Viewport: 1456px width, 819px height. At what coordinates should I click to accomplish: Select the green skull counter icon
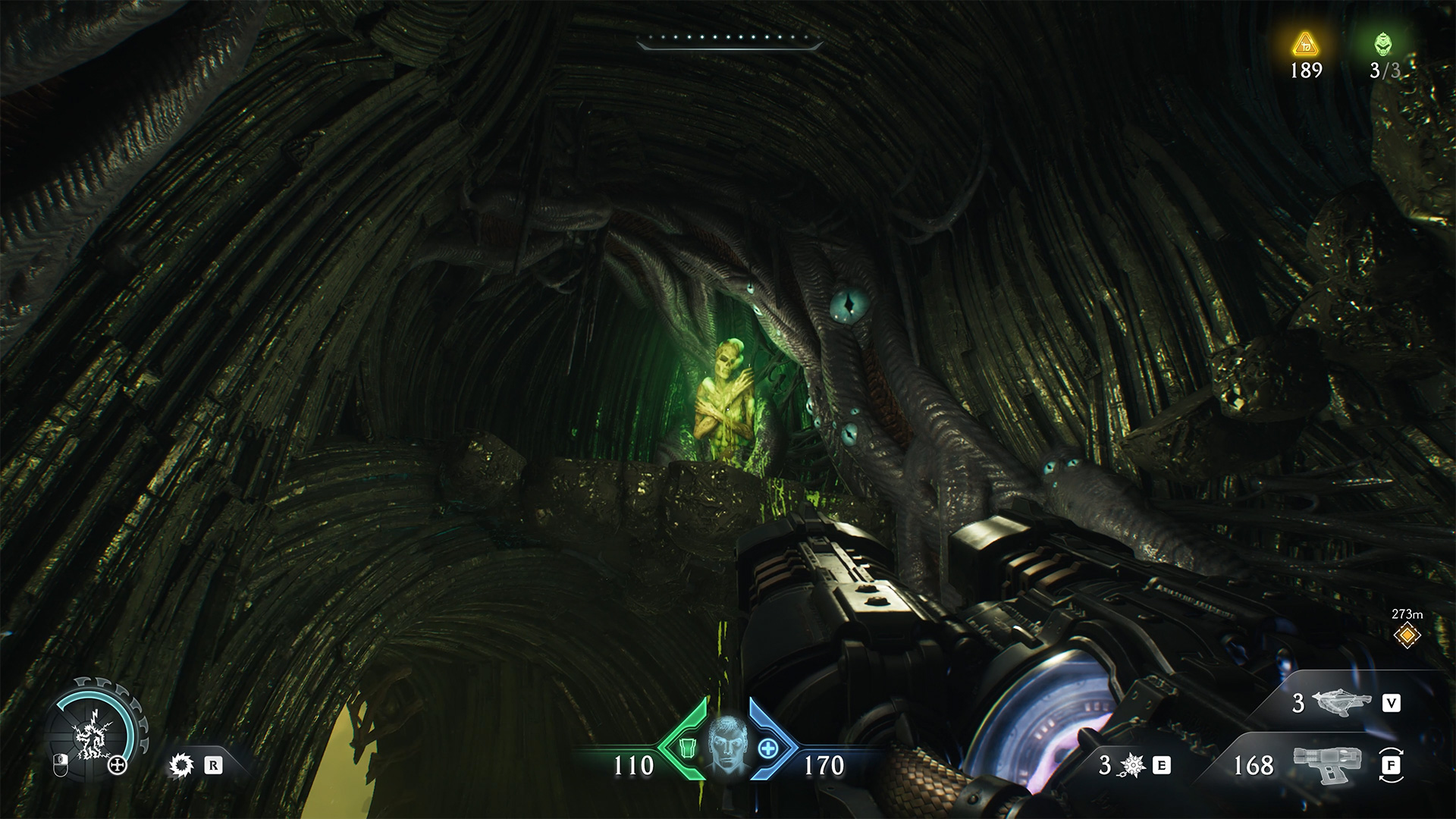(1384, 45)
